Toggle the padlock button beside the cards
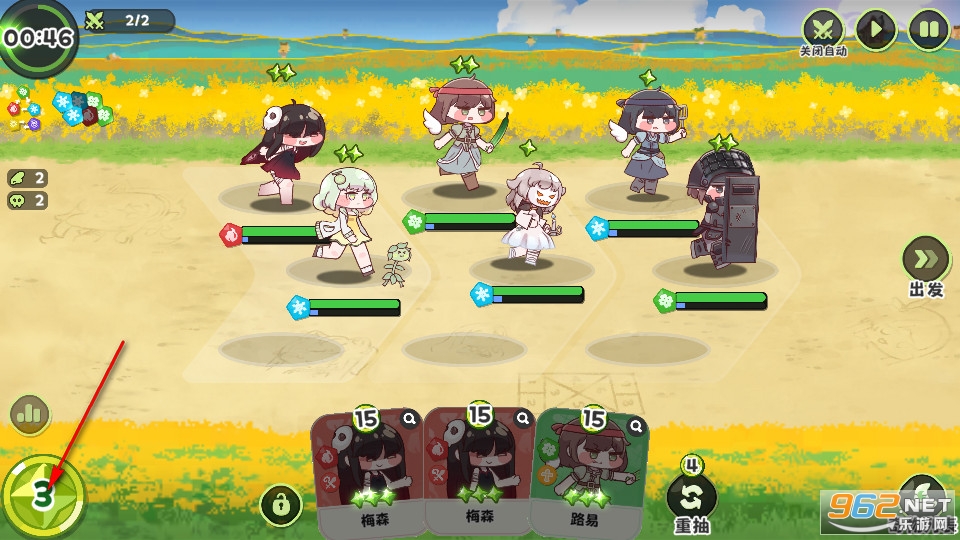960x540 pixels. (281, 505)
